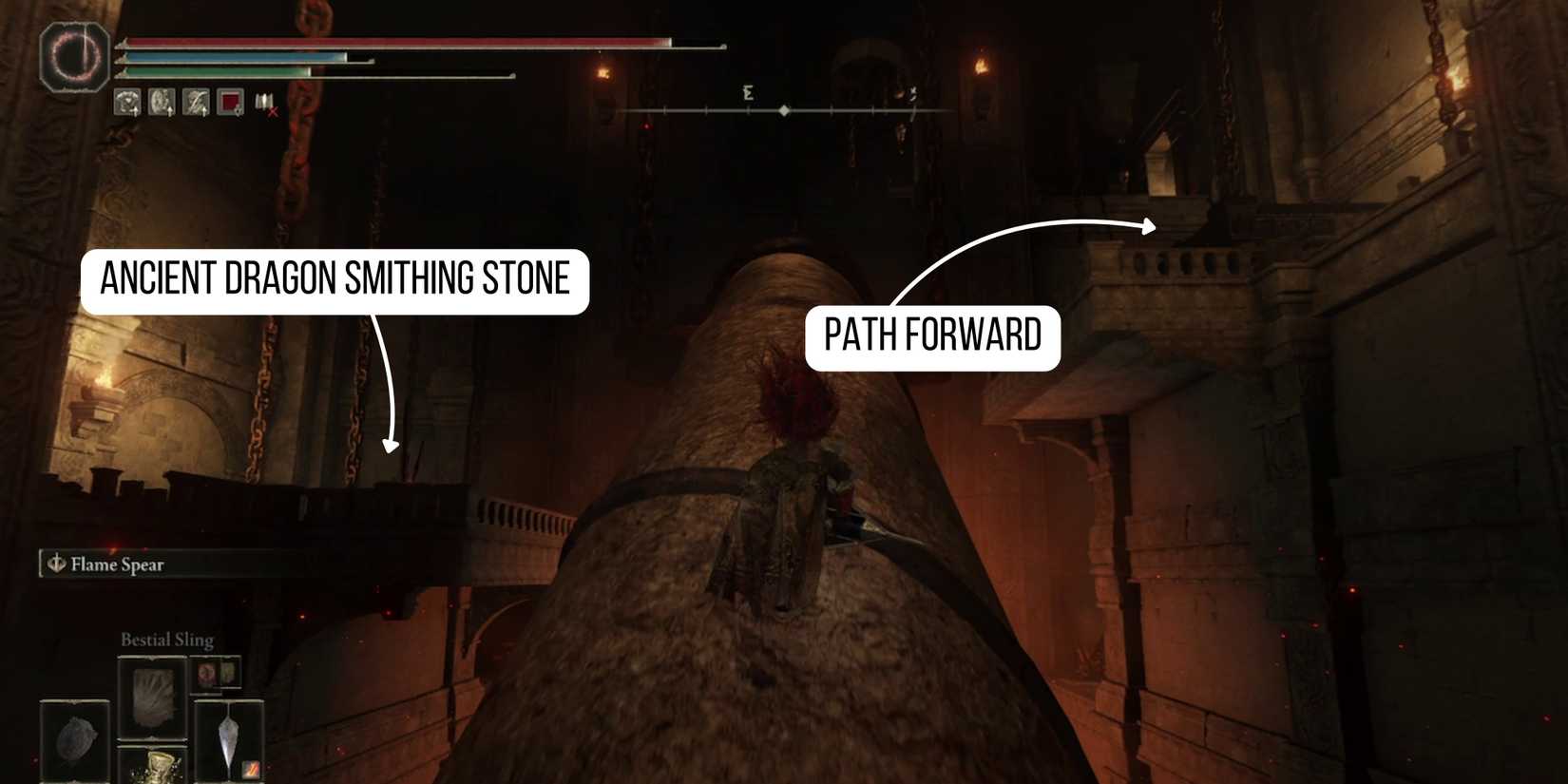Click the golden flask consumable icon
This screenshot has height=784, width=1568.
click(159, 770)
